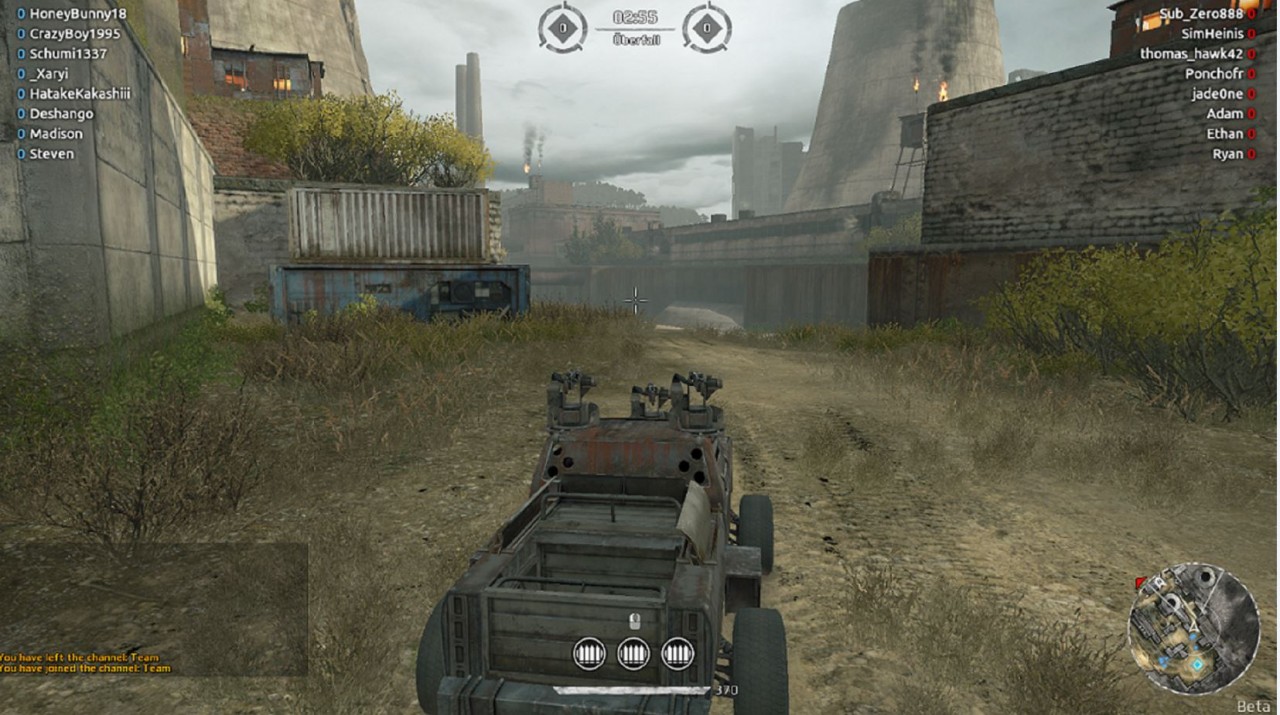This screenshot has height=715, width=1280.
Task: Click jade0ne's name entry
Action: tap(1217, 94)
